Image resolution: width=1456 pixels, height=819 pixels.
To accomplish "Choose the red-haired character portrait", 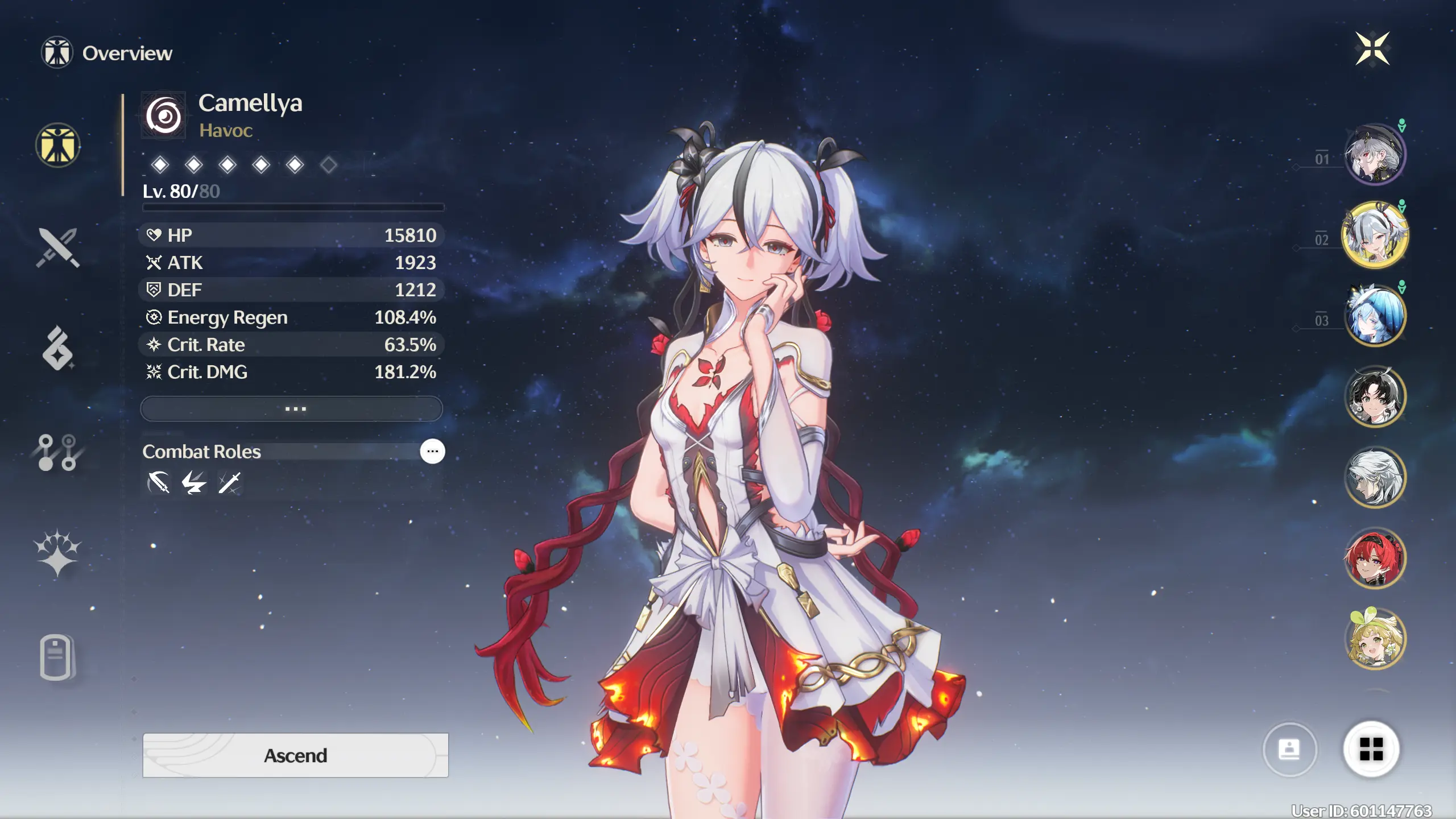I will (1375, 558).
